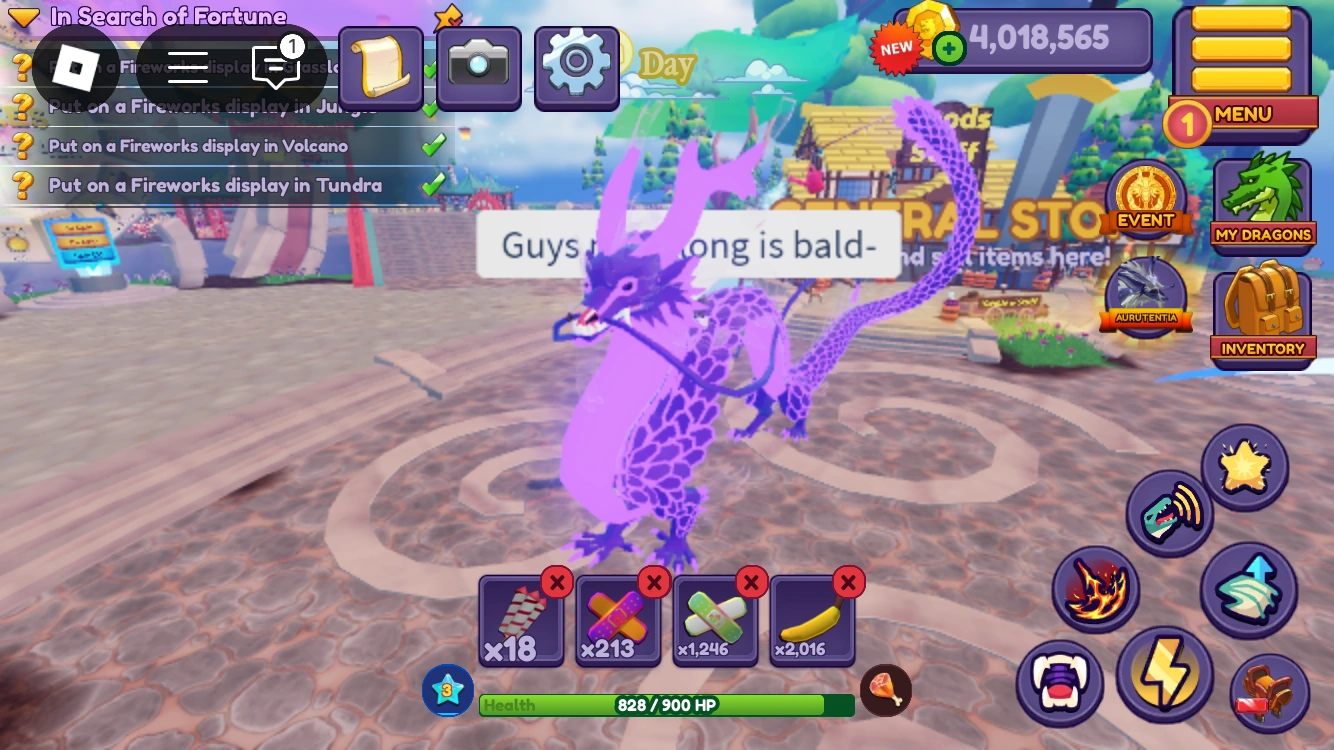Screen dimensions: 1334x750
Task: Use the fire breath ability
Action: point(1095,588)
